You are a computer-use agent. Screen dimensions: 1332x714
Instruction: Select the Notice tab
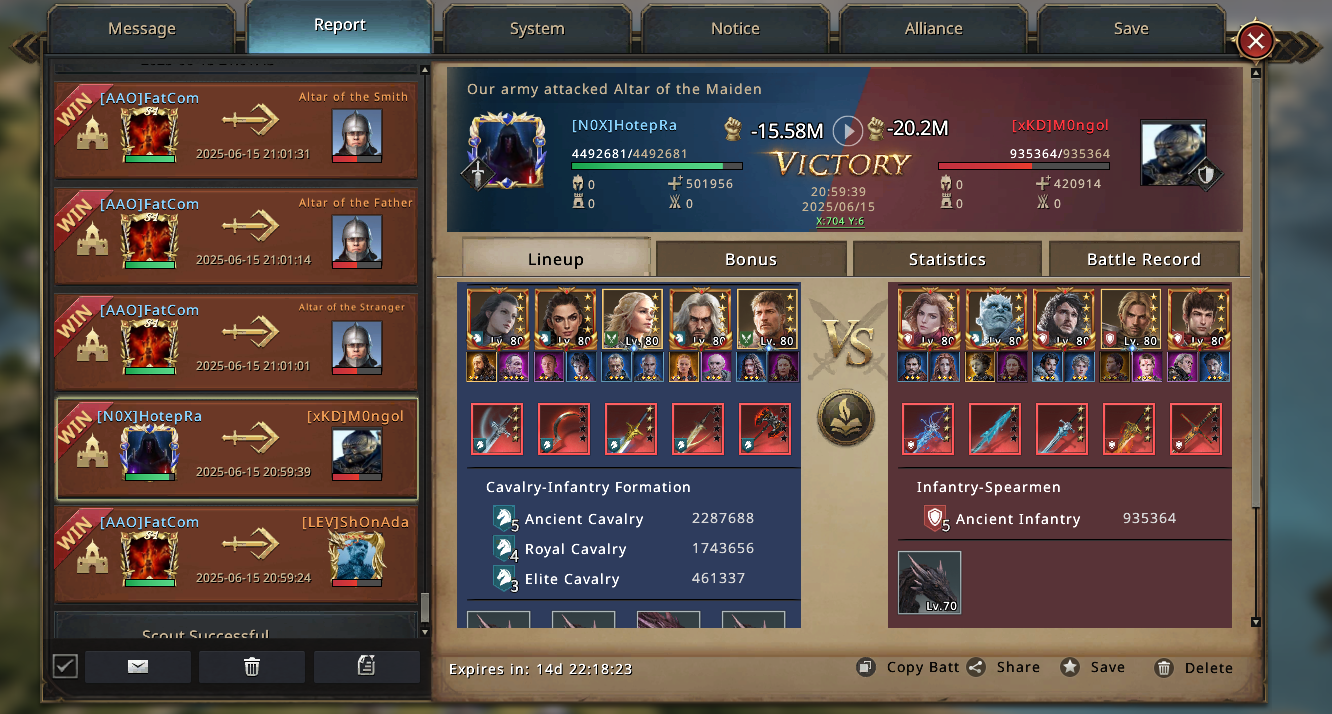735,29
